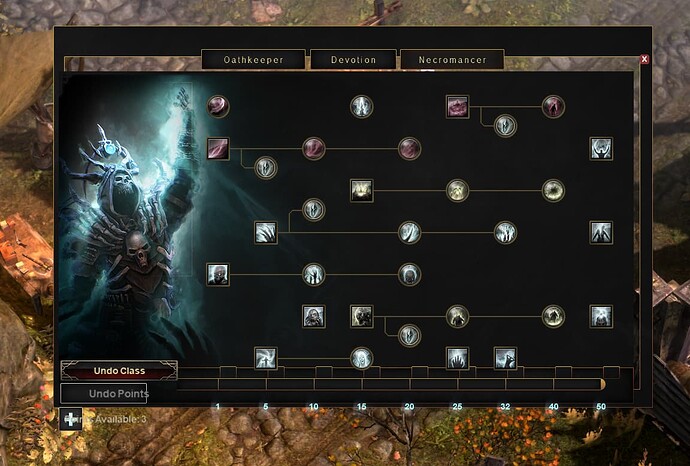Choose the Summon Blight Fiend skill icon
690x466 pixels.
[362, 317]
